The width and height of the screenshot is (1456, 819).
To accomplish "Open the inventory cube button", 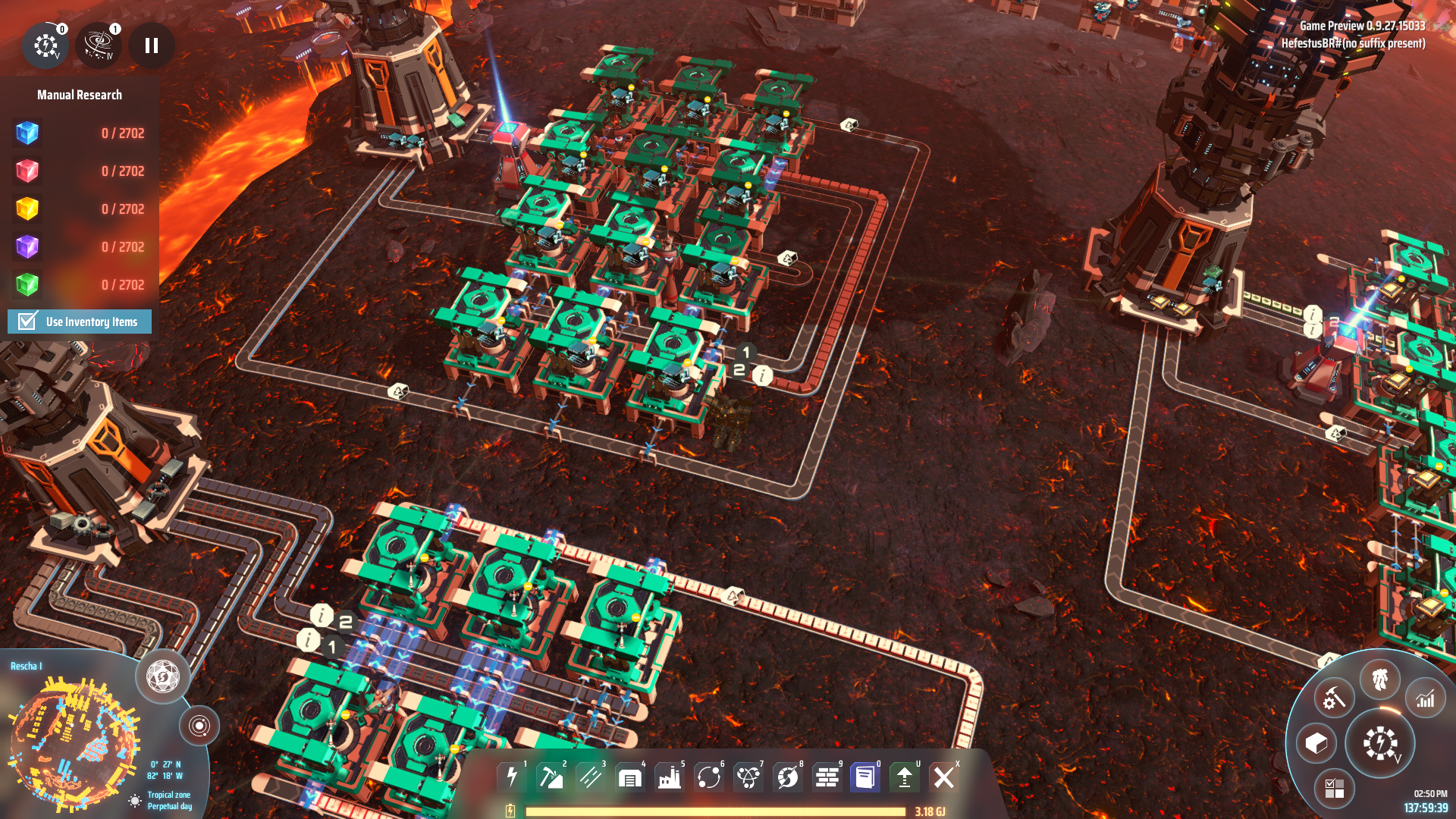I will point(1316,743).
